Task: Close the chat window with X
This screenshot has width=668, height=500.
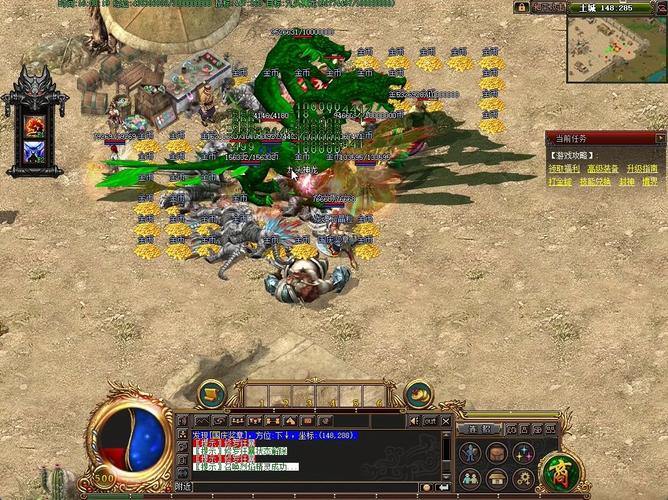Action: 446,421
